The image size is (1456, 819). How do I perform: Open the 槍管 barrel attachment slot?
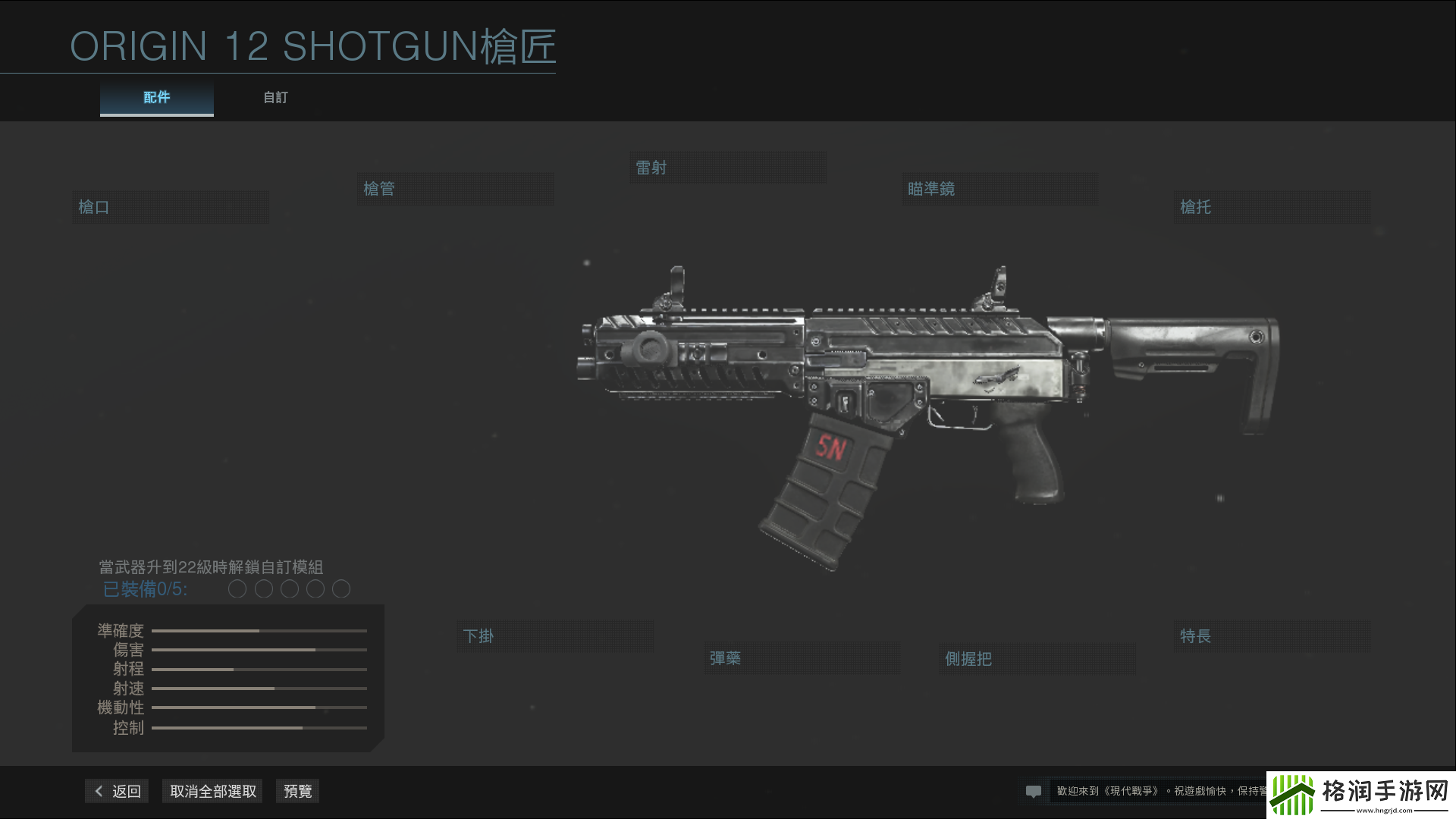454,188
